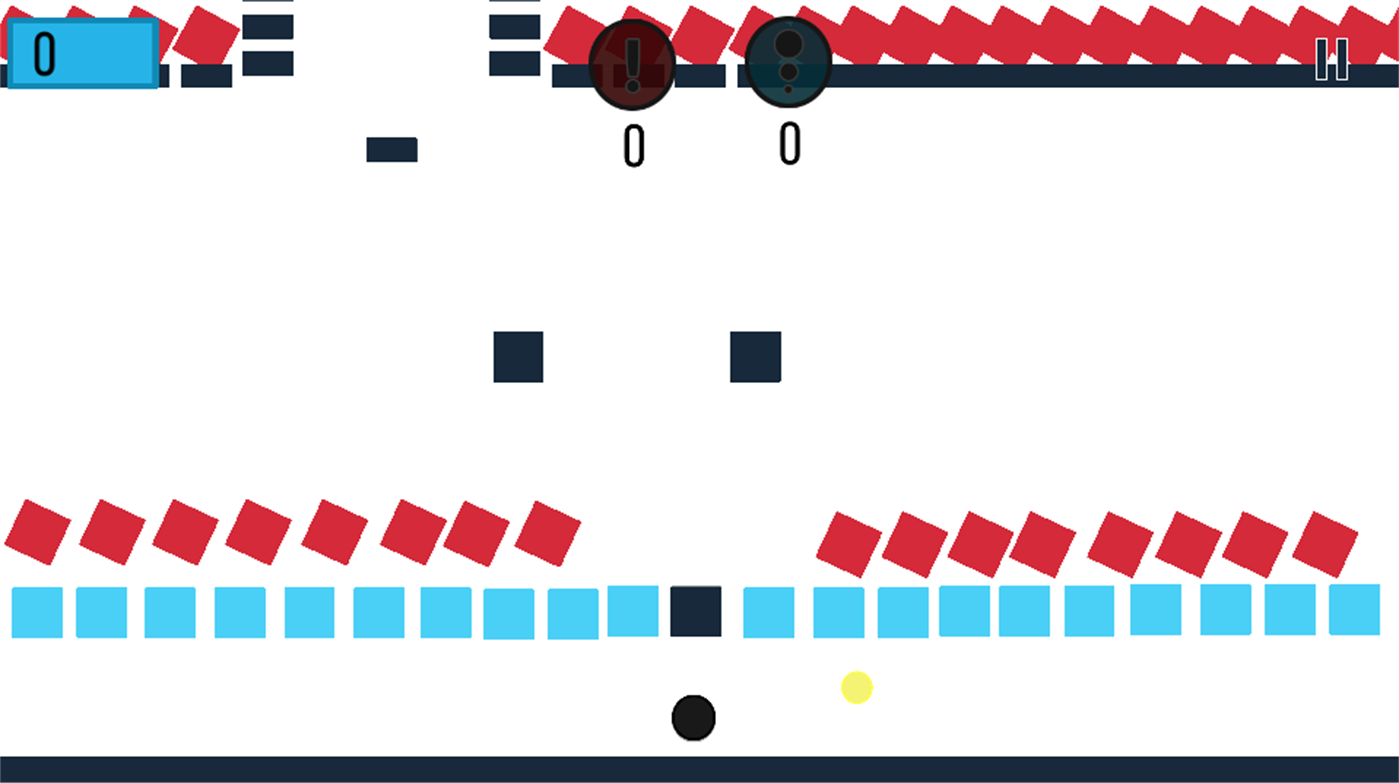The height and width of the screenshot is (783, 1399).
Task: Select the yellow ball collectible
Action: click(x=857, y=688)
